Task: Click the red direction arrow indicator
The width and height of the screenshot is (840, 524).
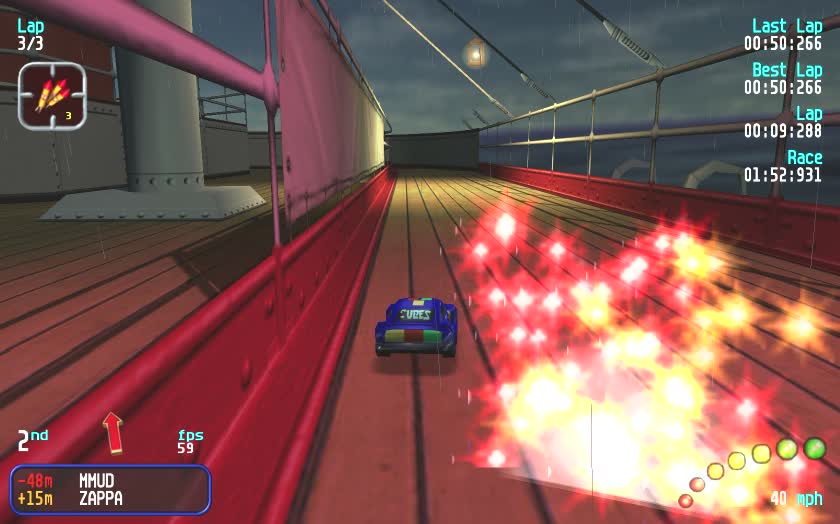Action: click(112, 432)
